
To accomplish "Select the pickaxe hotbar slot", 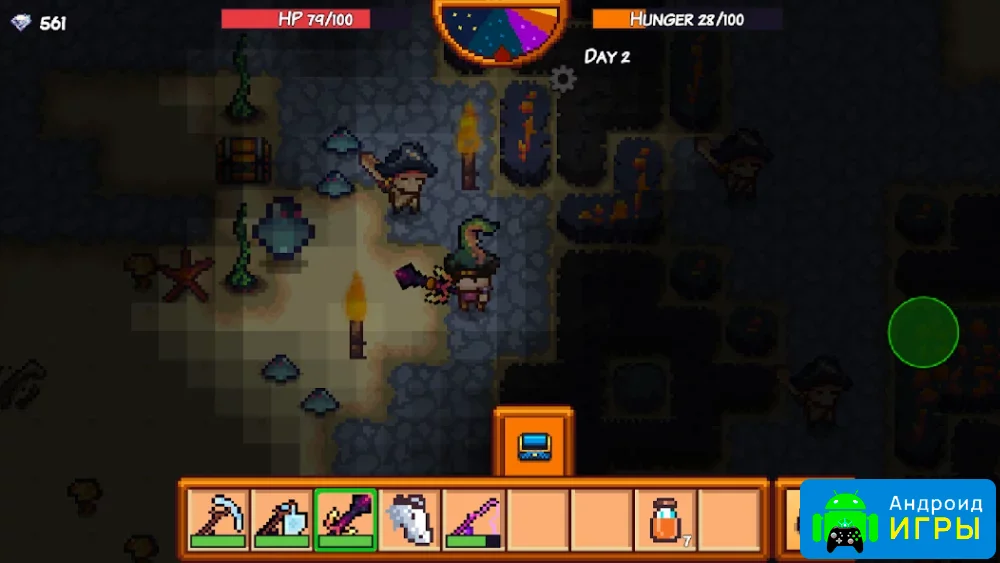I will coord(218,519).
